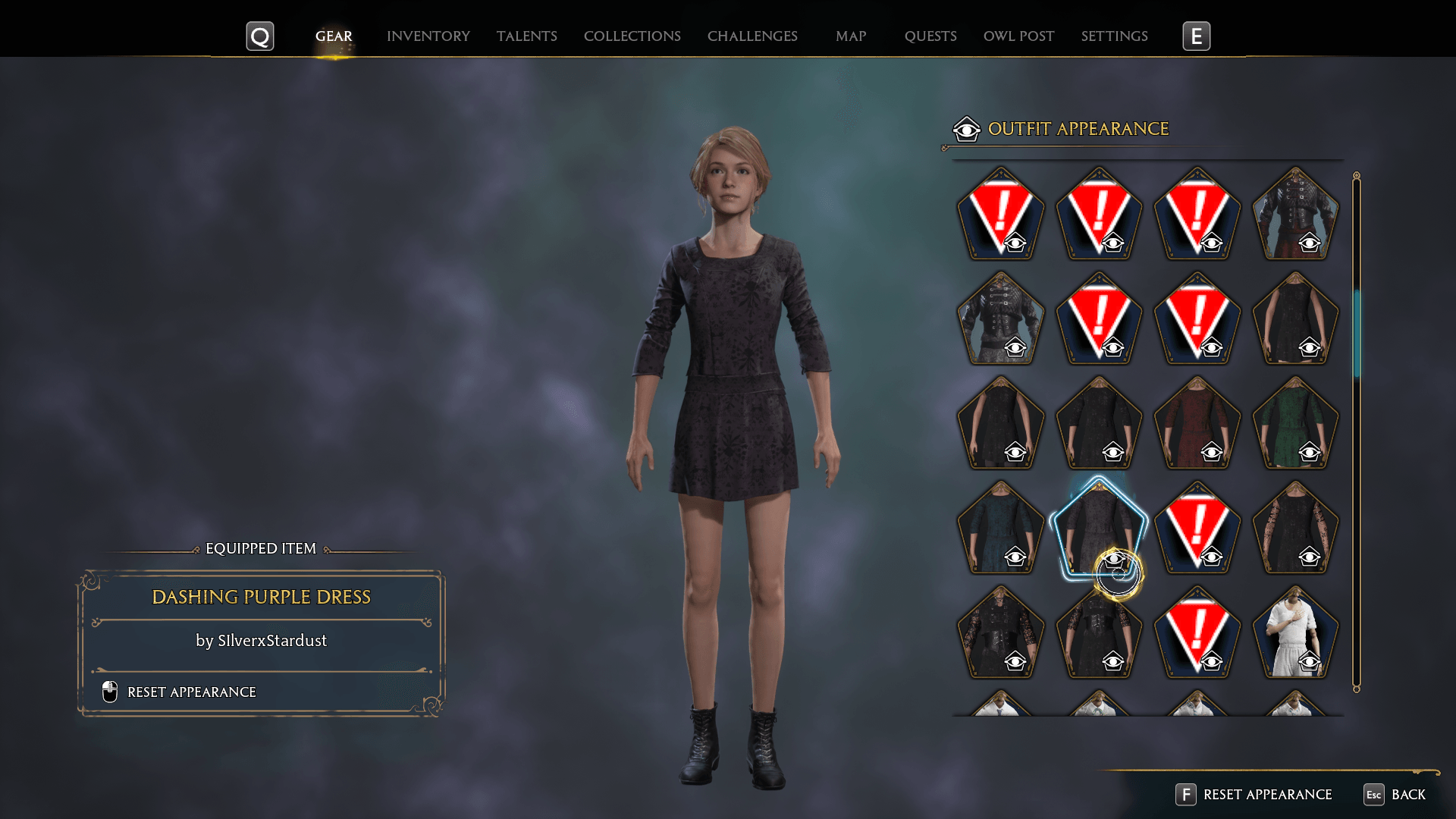Click the Q key navigation icon
1456x819 pixels.
tap(260, 36)
